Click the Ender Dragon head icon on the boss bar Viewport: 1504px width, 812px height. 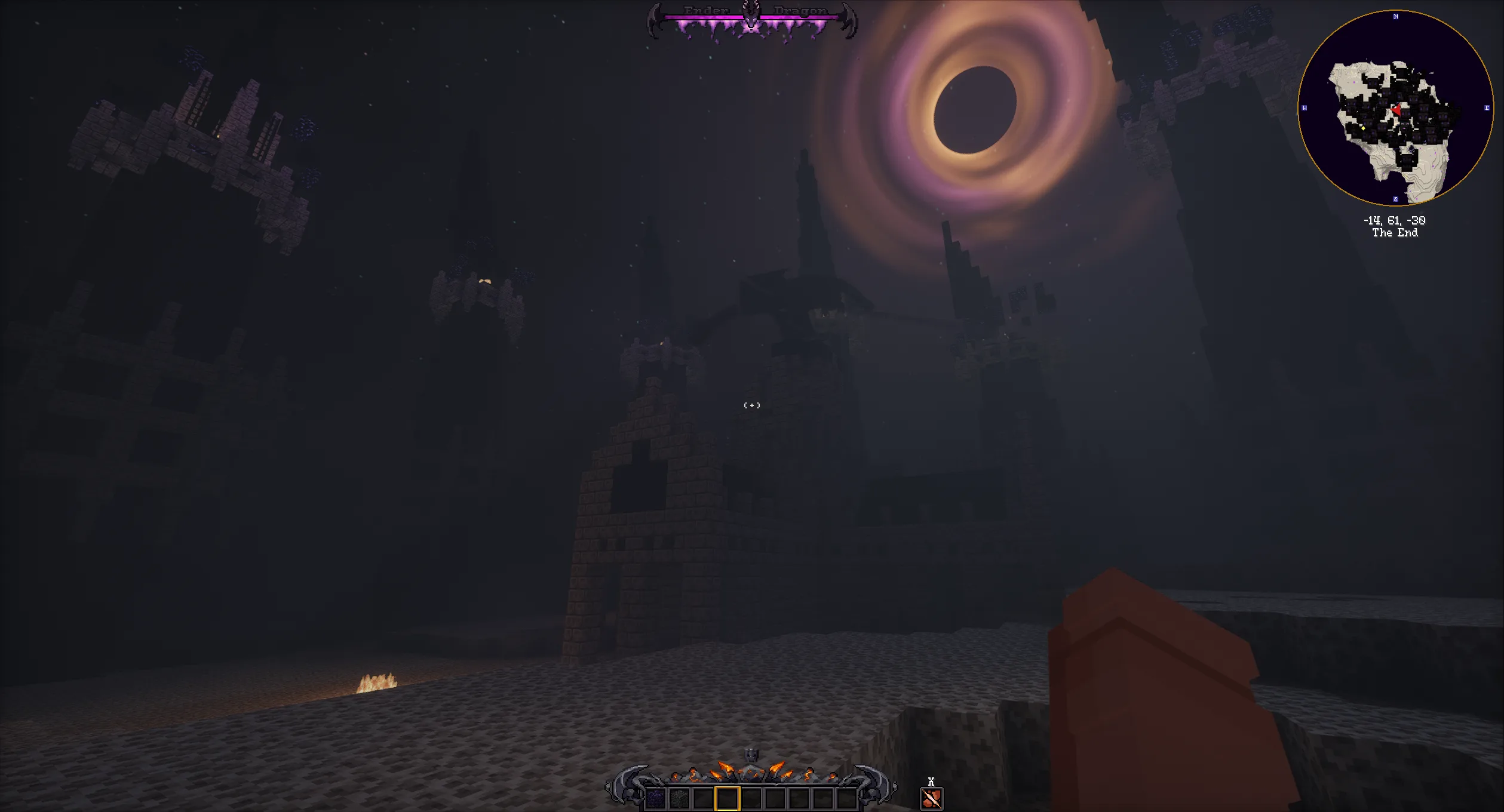point(751,16)
